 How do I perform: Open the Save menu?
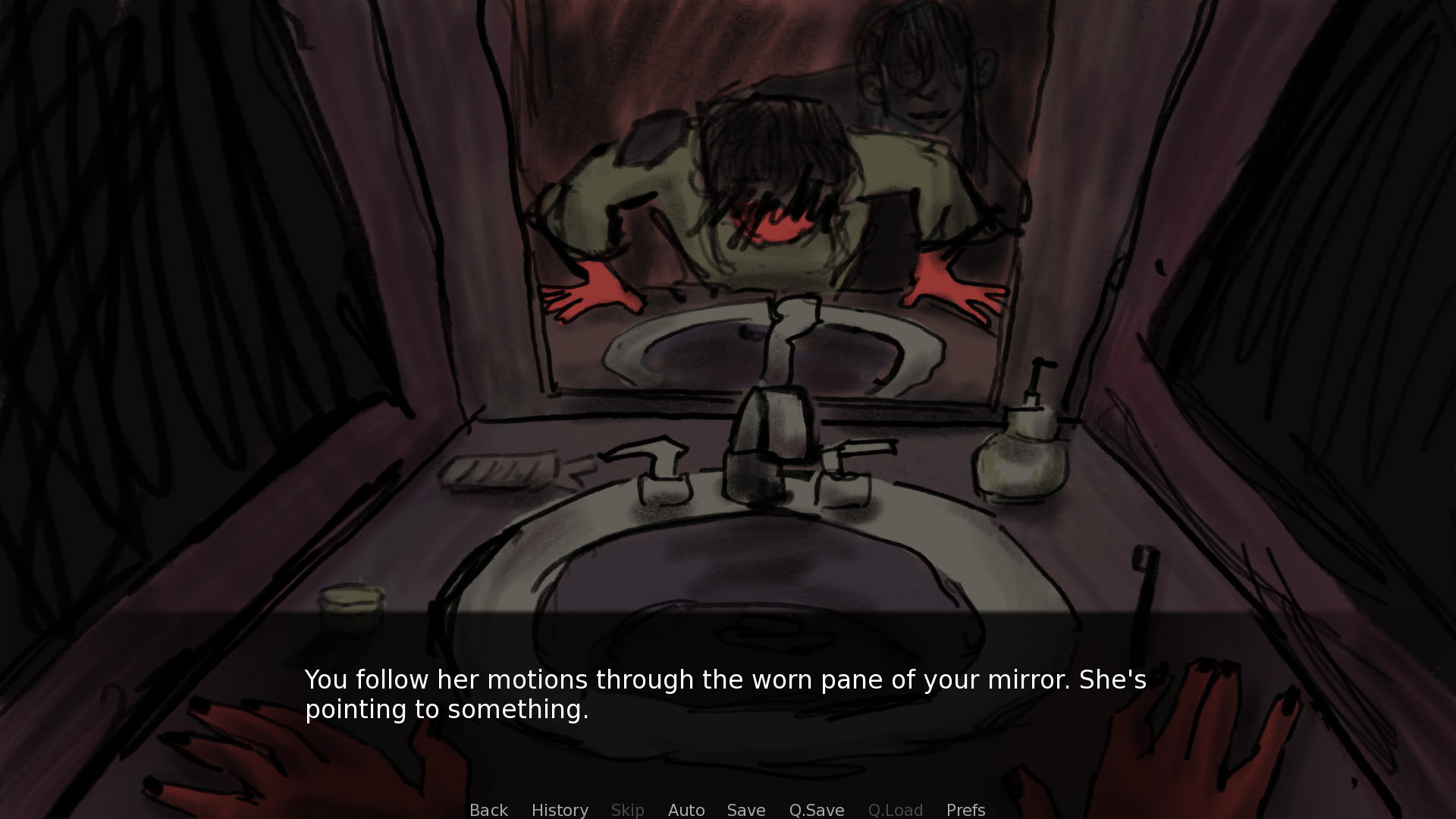click(x=746, y=810)
